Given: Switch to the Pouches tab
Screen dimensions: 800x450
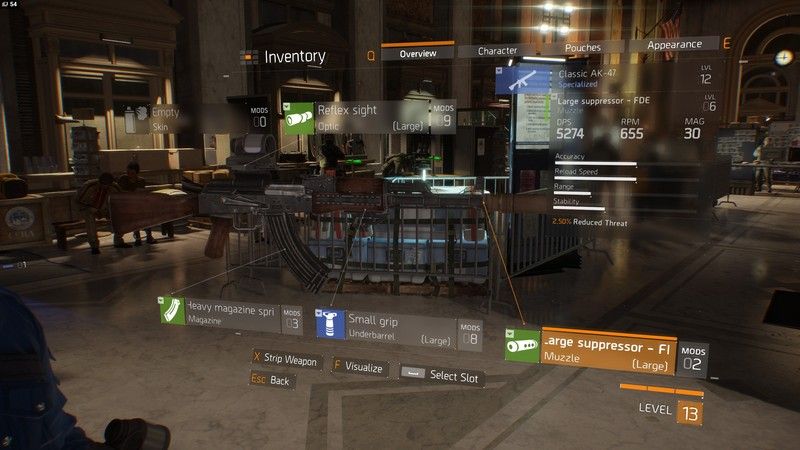Looking at the screenshot, I should (582, 47).
